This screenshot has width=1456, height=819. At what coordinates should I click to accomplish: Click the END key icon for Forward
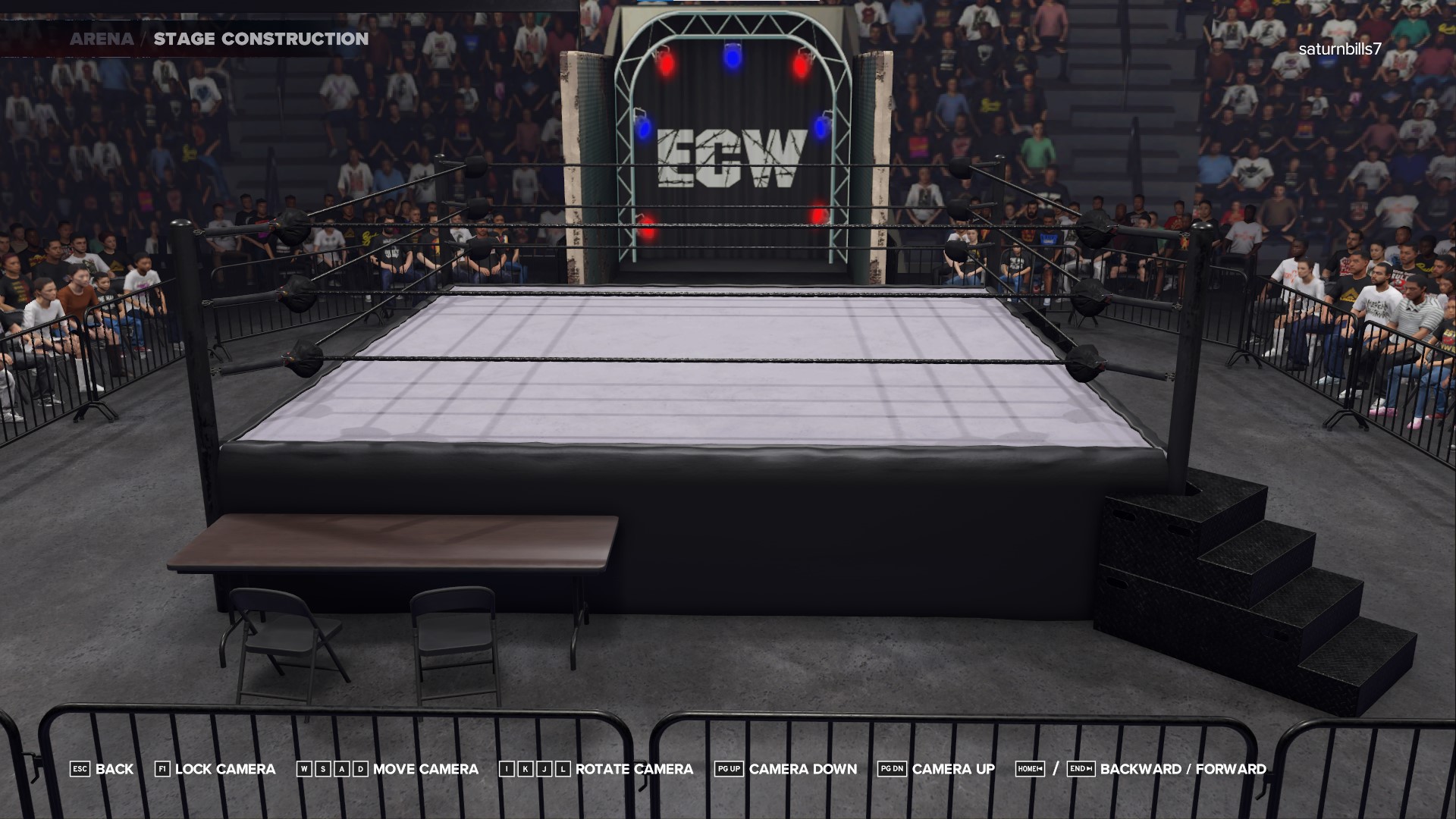[1082, 768]
